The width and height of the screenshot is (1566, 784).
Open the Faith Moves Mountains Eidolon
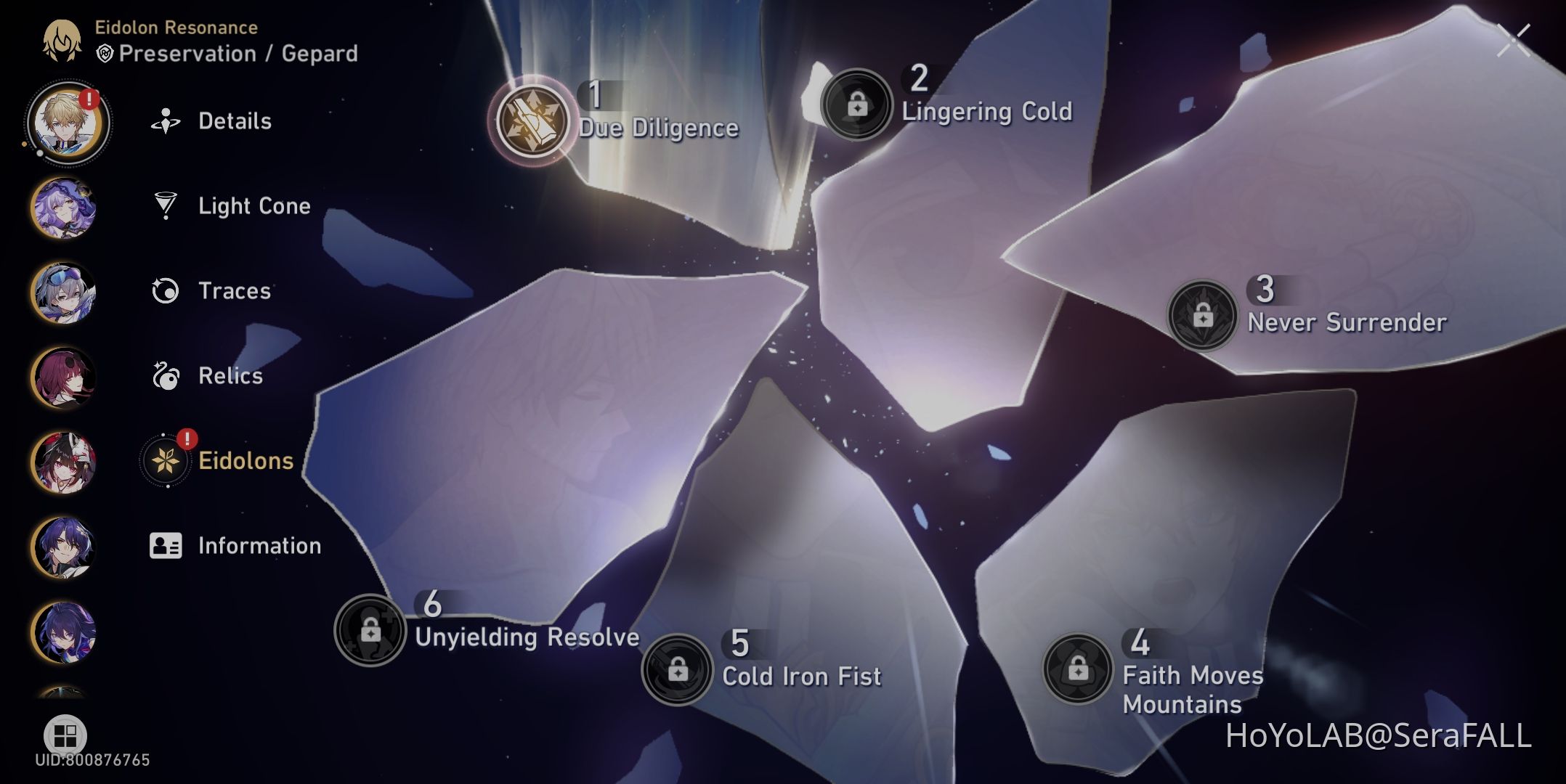[x=1076, y=668]
